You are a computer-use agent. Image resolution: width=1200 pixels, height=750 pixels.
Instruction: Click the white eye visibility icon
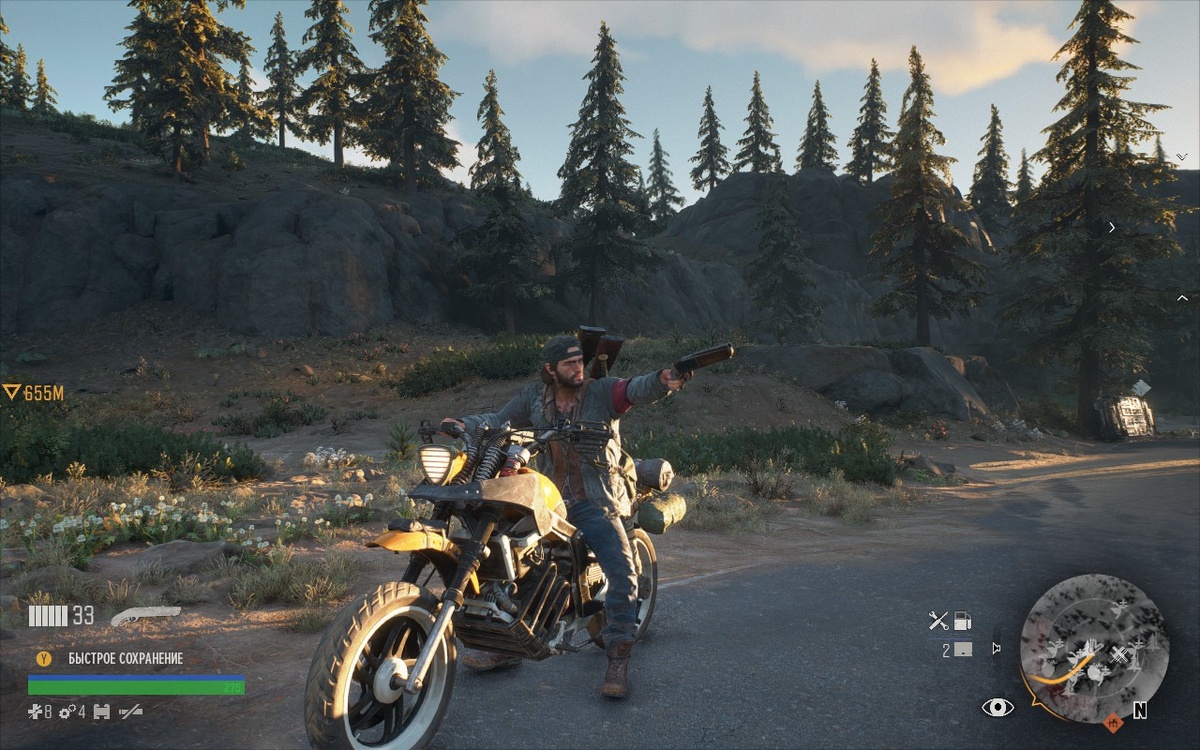pyautogui.click(x=997, y=708)
